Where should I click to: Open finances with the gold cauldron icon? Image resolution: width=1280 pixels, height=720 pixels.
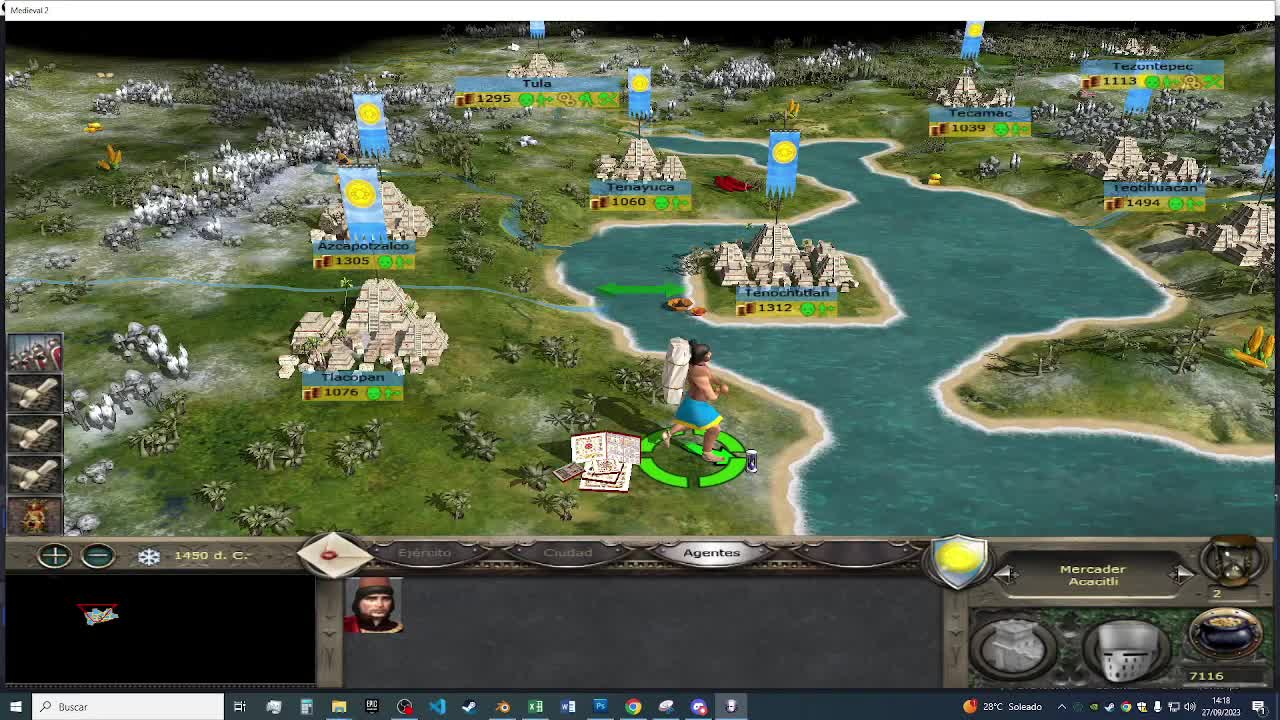(x=1224, y=633)
